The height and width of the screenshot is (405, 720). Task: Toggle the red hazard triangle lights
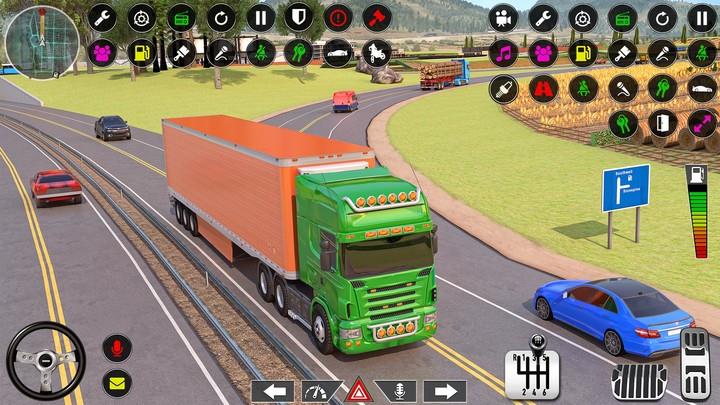(x=359, y=390)
